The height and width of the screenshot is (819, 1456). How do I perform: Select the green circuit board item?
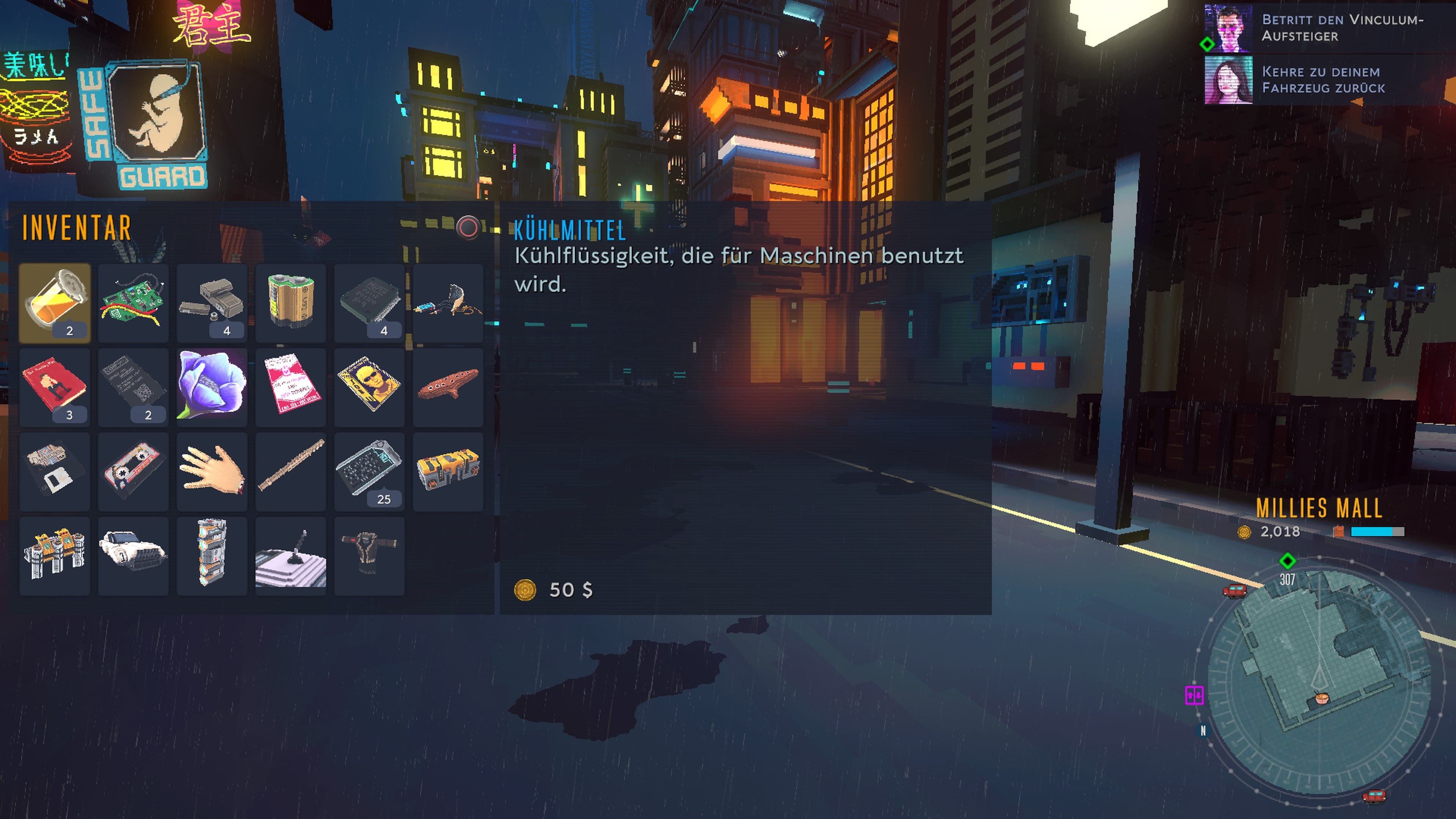click(x=133, y=303)
